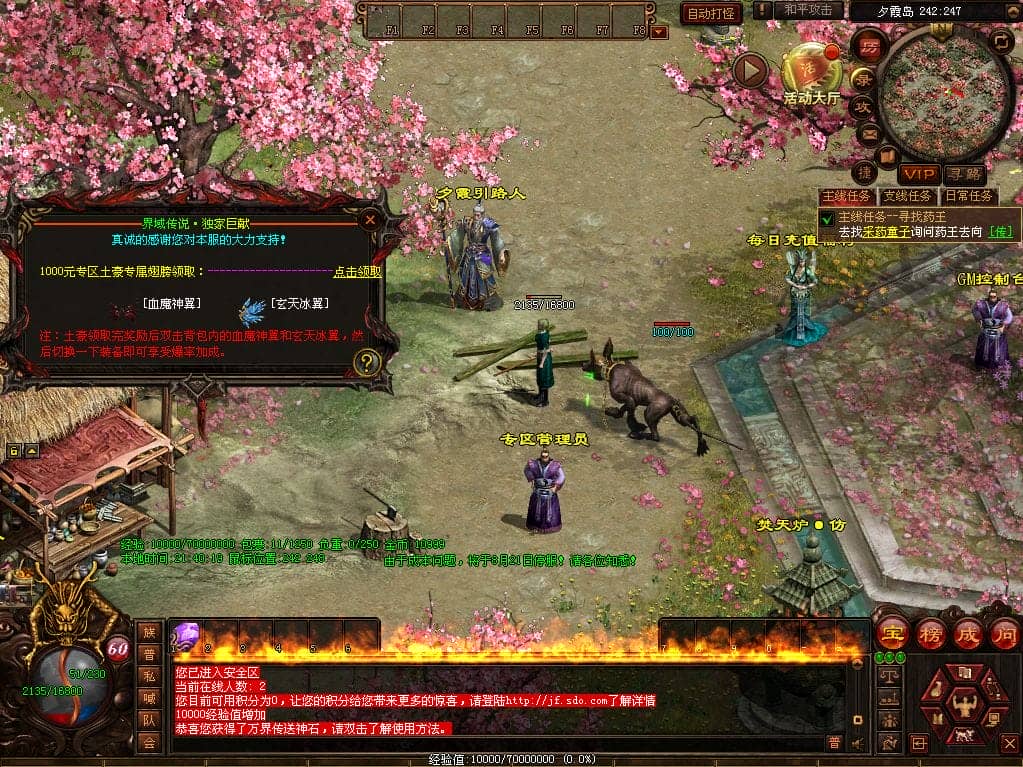This screenshot has height=767, width=1023.
Task: Change the 和平攻击 attack mode
Action: [808, 10]
